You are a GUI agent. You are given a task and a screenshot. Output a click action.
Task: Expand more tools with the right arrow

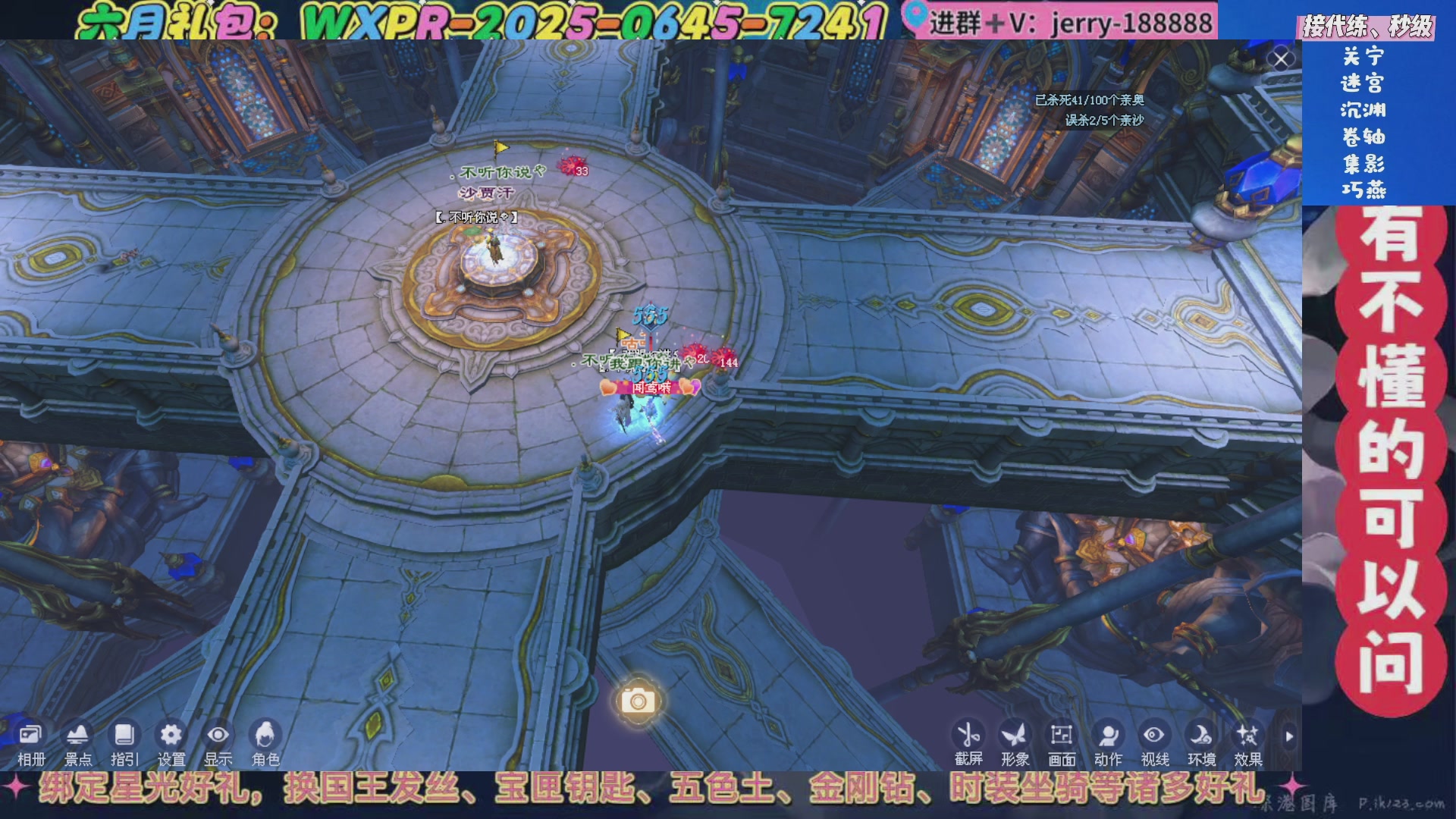pyautogui.click(x=1289, y=736)
